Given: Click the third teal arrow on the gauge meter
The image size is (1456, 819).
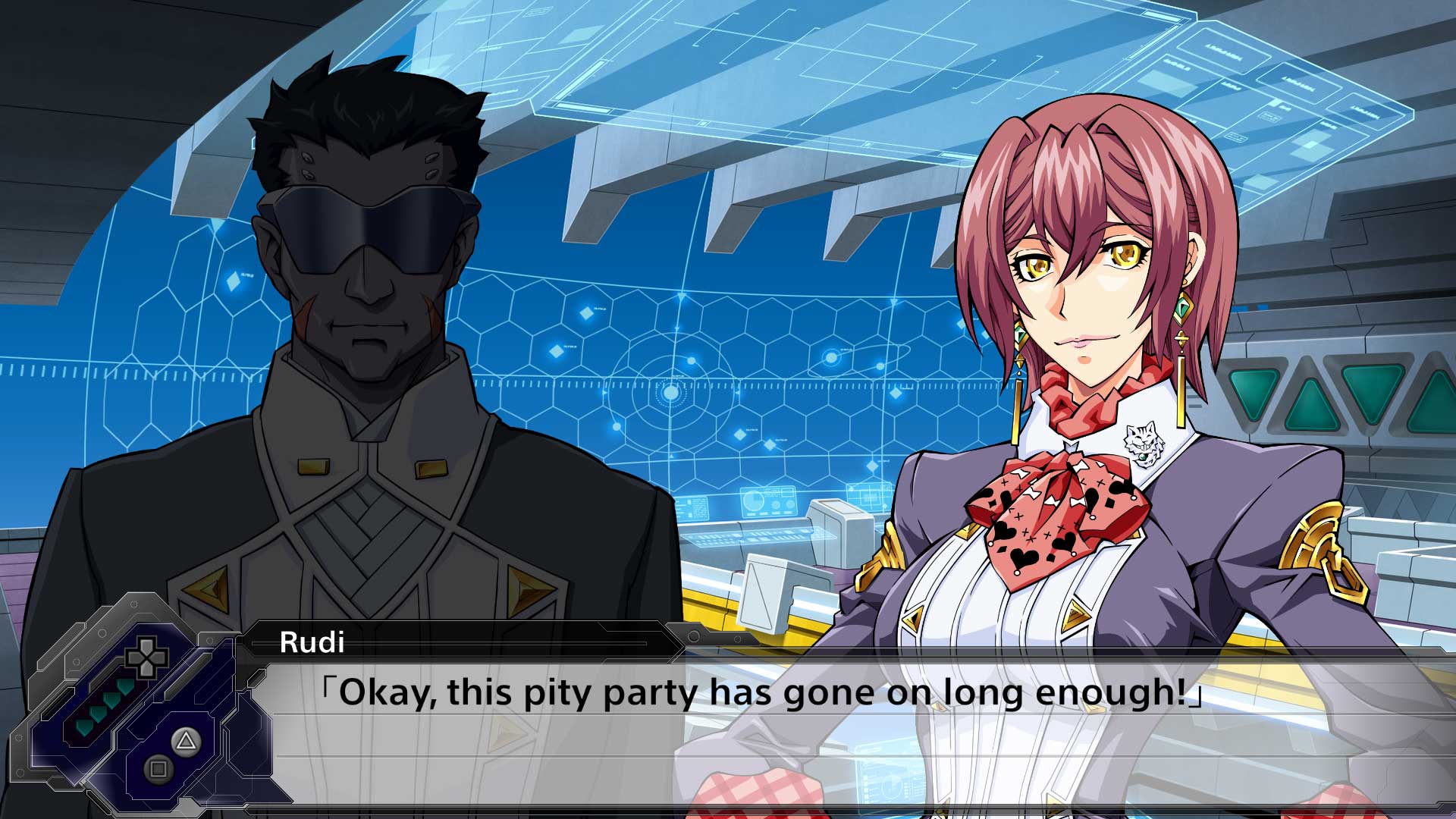Looking at the screenshot, I should (x=99, y=714).
